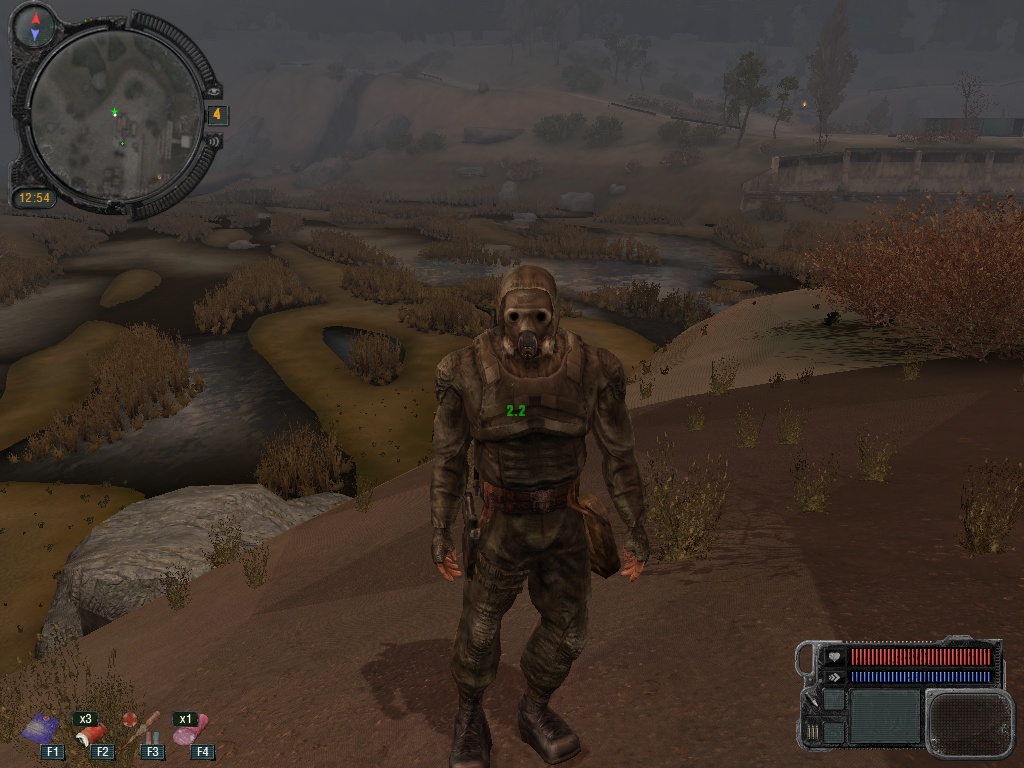Viewport: 1024px width, 768px height.
Task: Click the three-cartridge ammo icon
Action: (811, 731)
